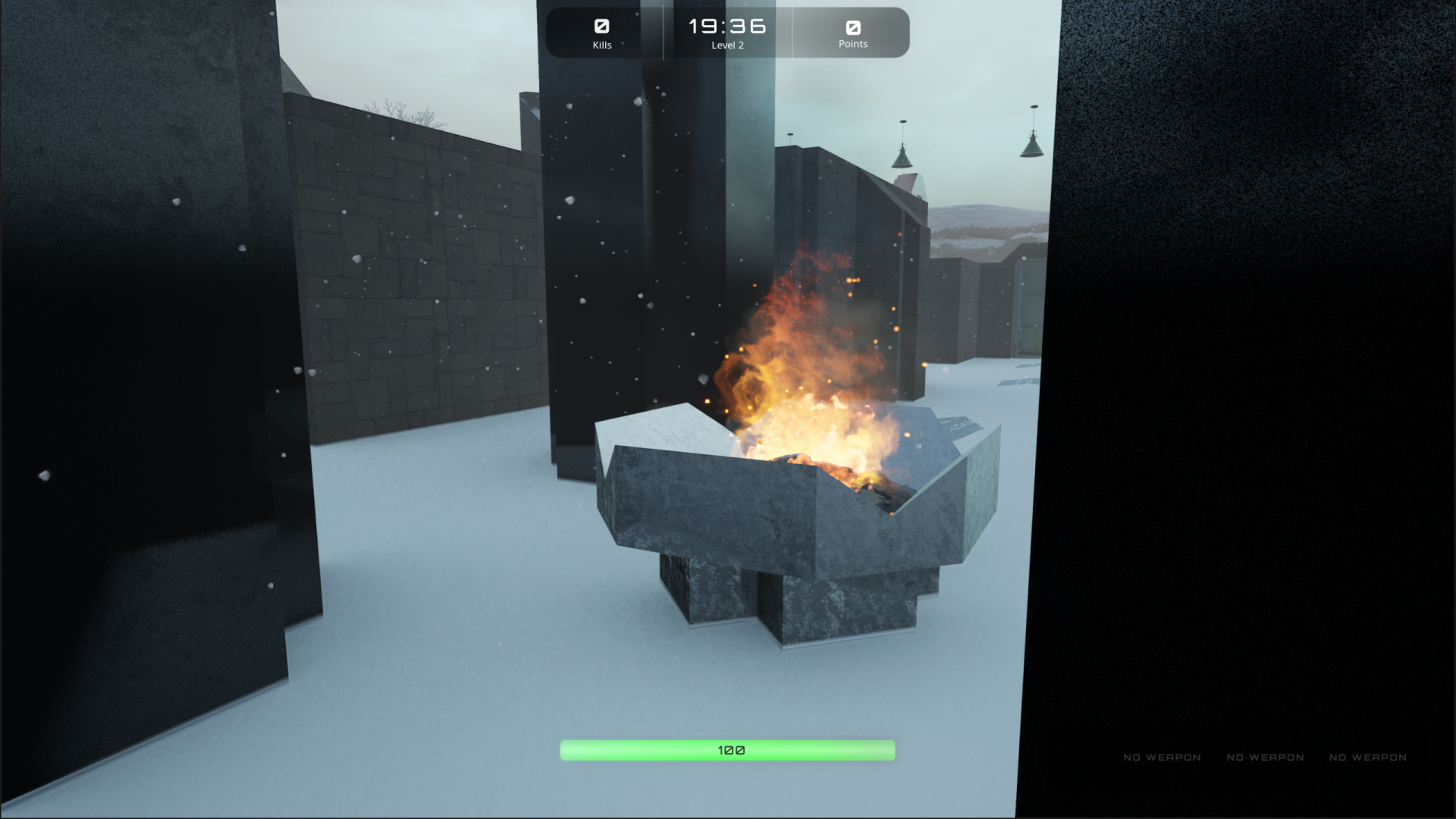Toggle the second NO WEAPON slot

[1265, 758]
